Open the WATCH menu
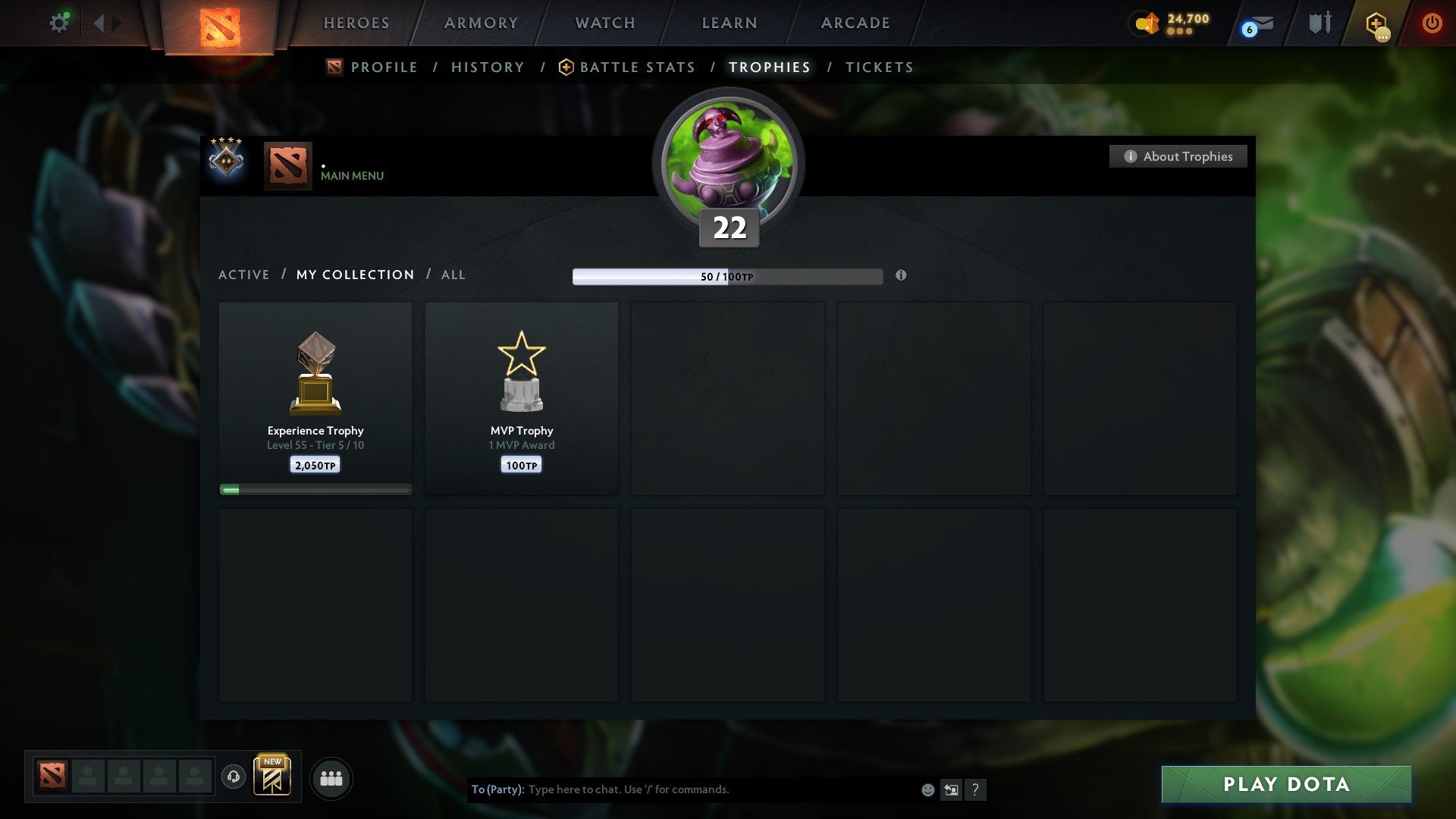Image resolution: width=1456 pixels, height=819 pixels. pos(604,23)
